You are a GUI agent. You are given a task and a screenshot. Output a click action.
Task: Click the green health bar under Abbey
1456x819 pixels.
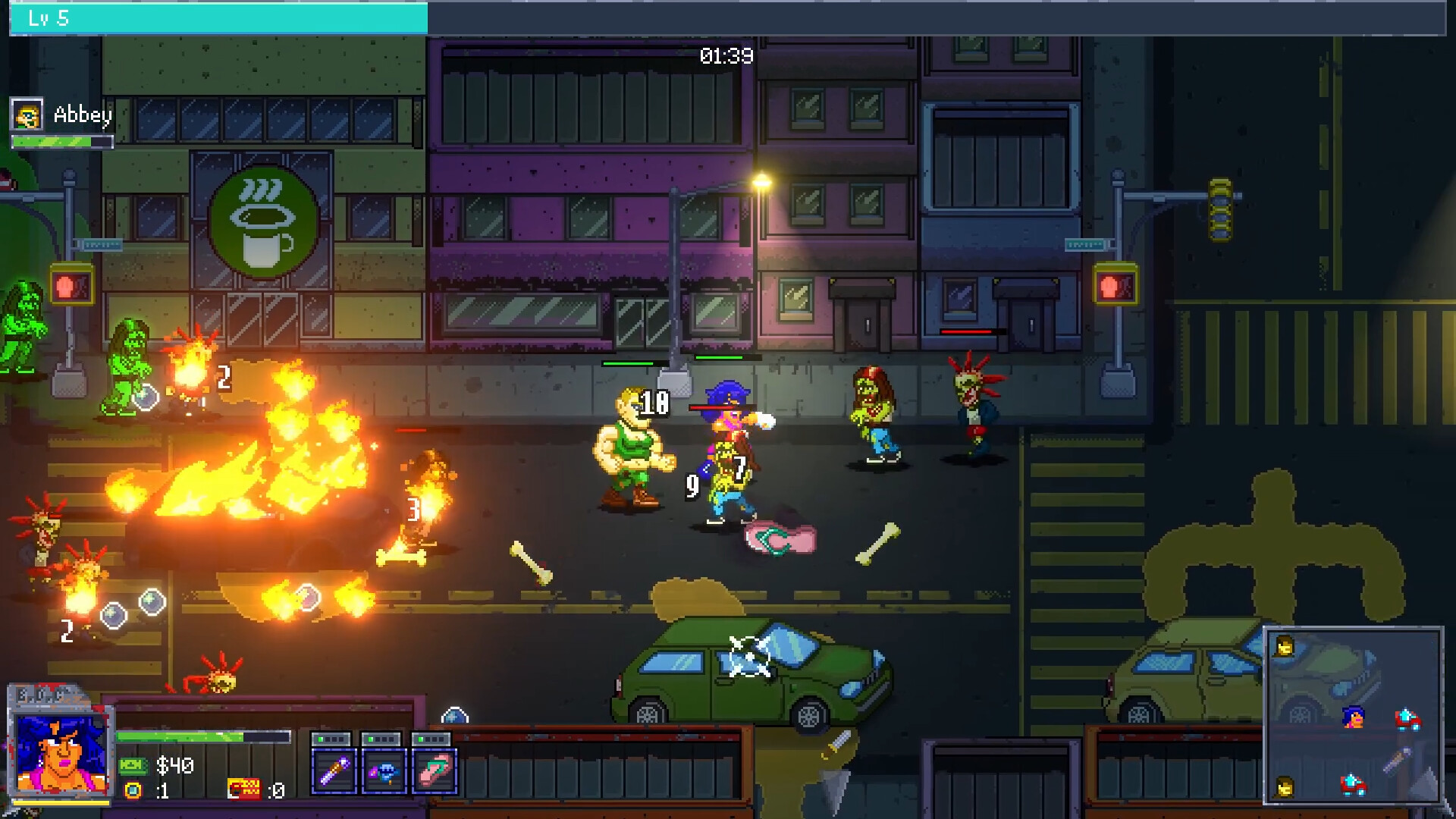[x=61, y=141]
